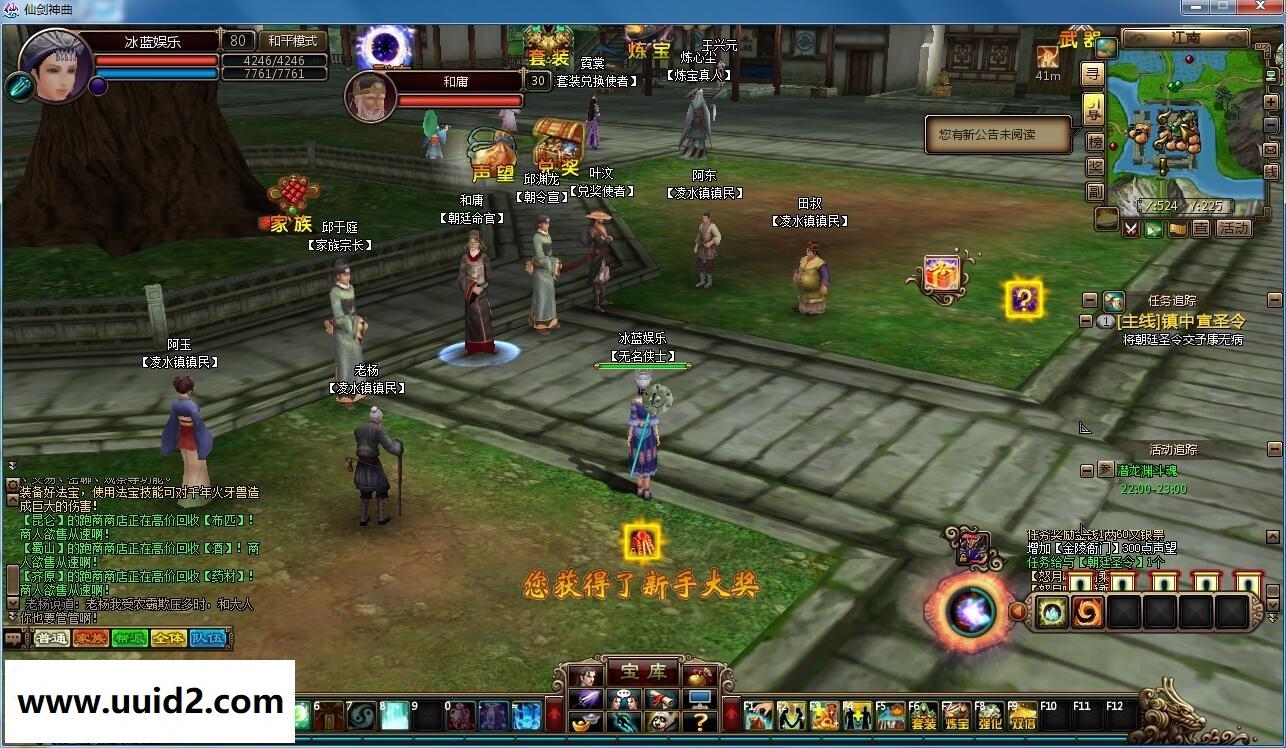Select the 队伍 team chat channel

(207, 638)
